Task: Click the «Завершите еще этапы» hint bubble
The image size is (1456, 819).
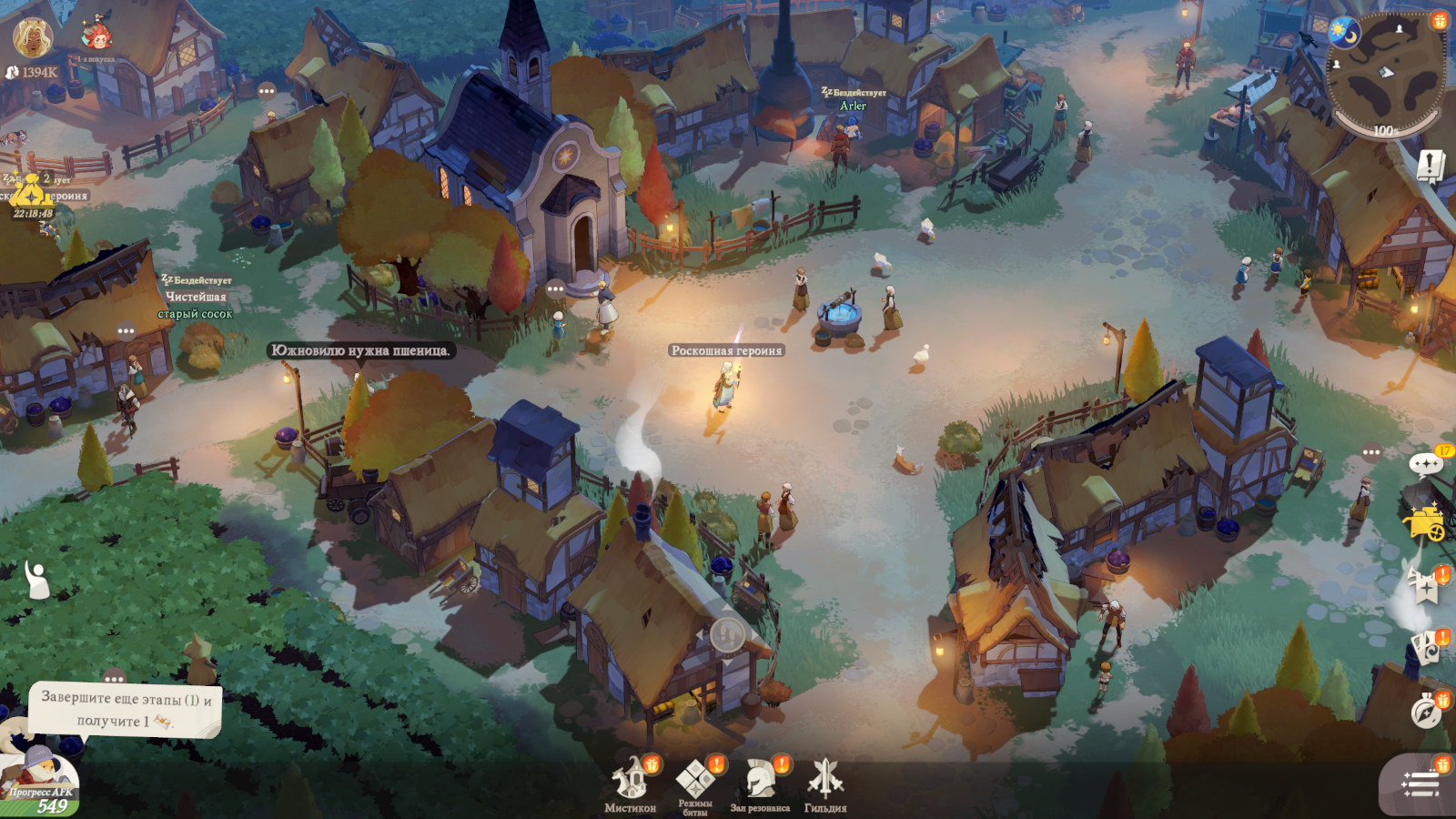Action: click(126, 710)
